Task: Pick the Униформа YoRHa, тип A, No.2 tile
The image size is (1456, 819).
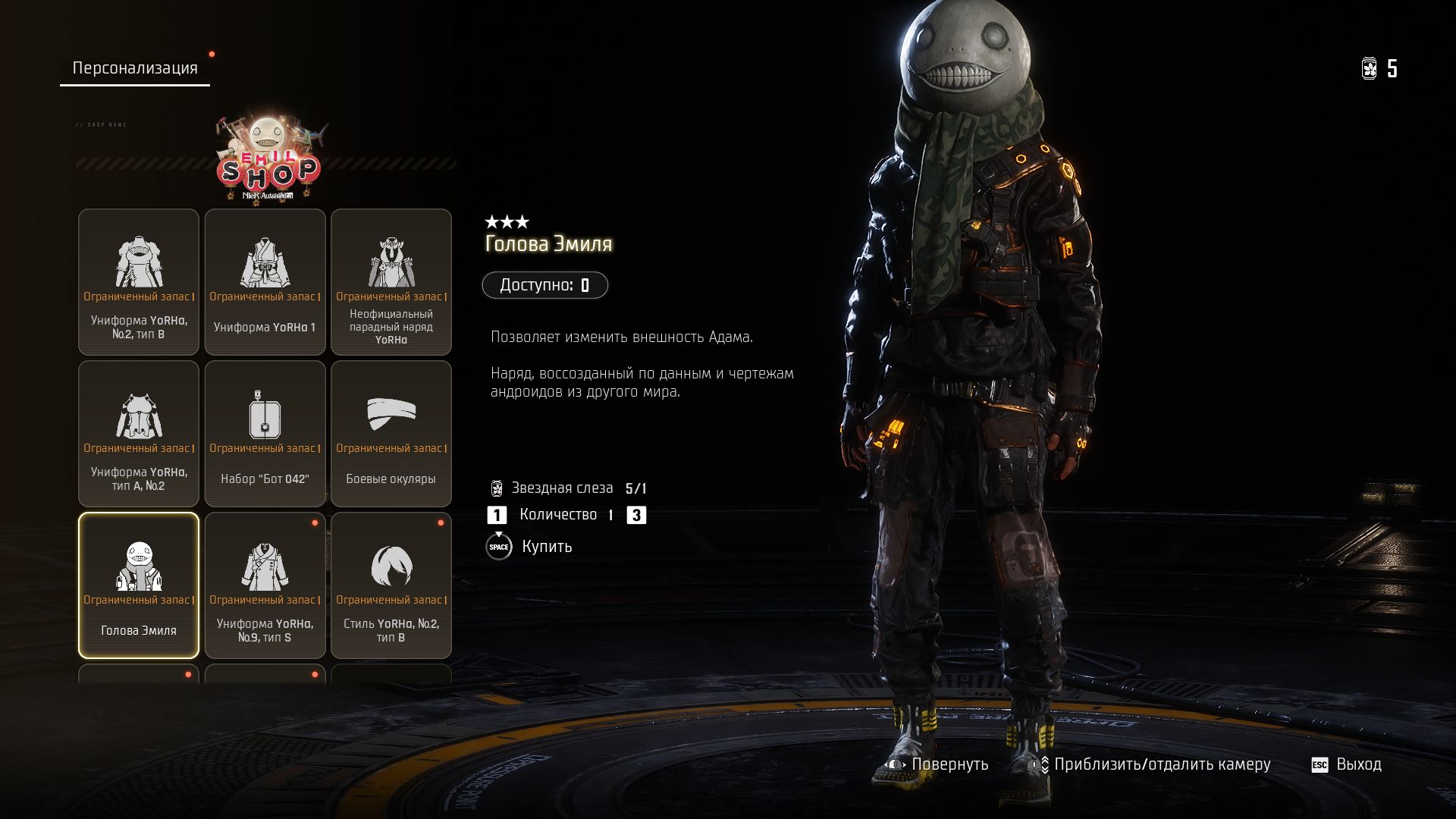Action: tap(139, 434)
